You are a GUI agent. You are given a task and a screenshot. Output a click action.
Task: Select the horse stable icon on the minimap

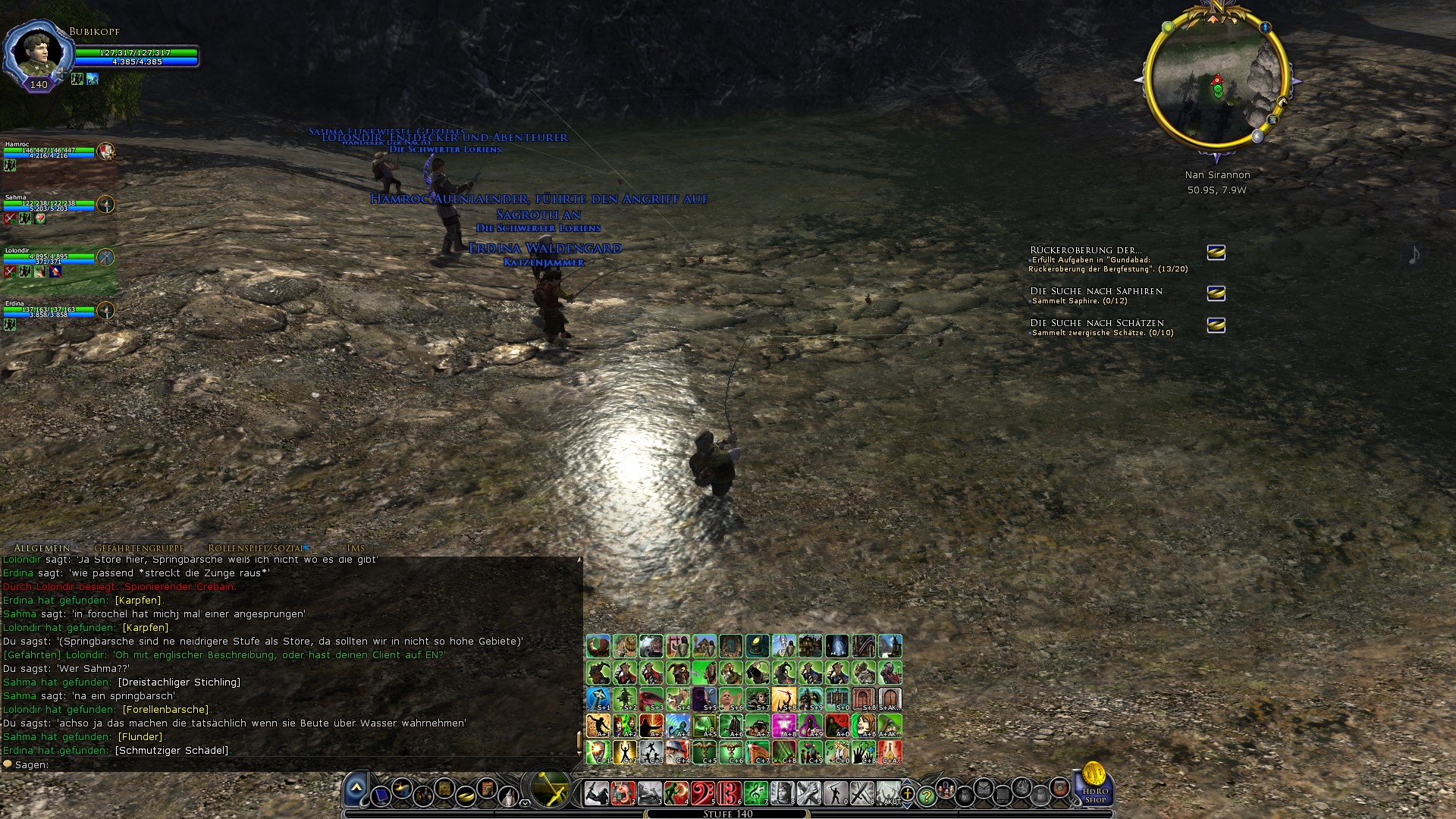(1283, 102)
